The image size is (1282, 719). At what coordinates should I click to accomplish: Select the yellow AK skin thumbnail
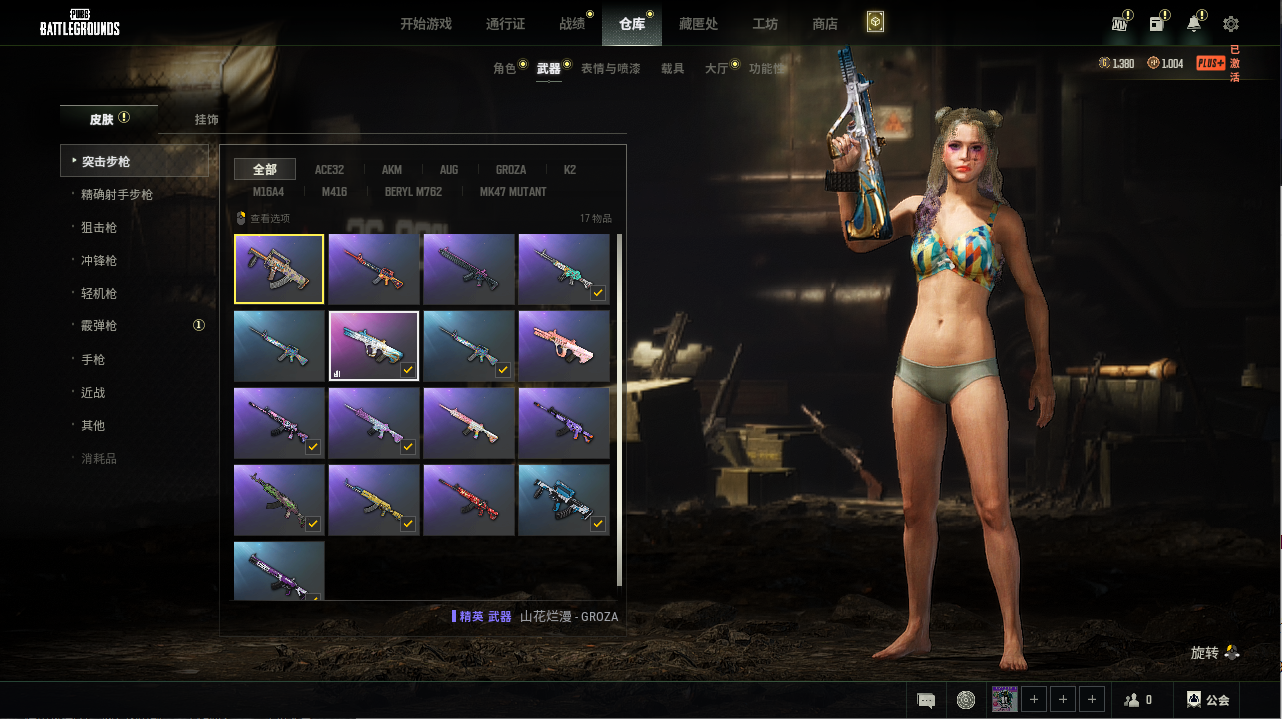point(374,500)
